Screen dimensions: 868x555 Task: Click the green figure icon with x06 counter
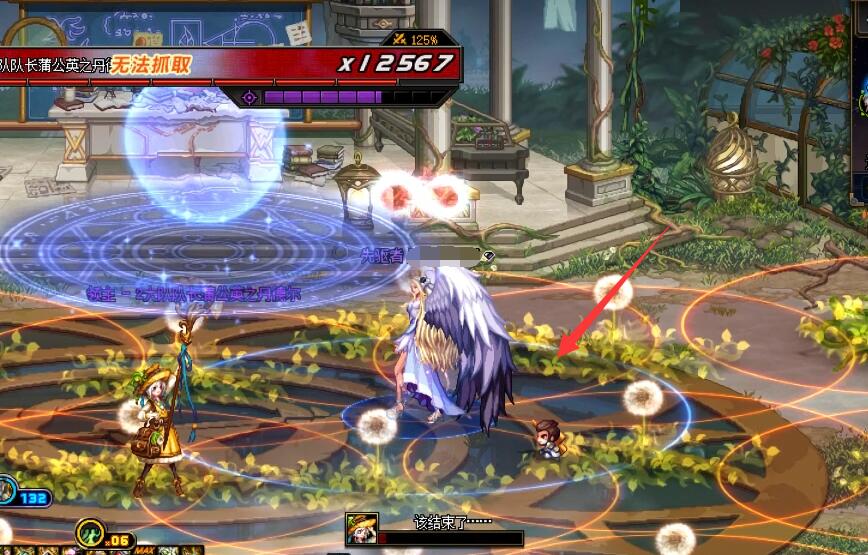tap(91, 532)
